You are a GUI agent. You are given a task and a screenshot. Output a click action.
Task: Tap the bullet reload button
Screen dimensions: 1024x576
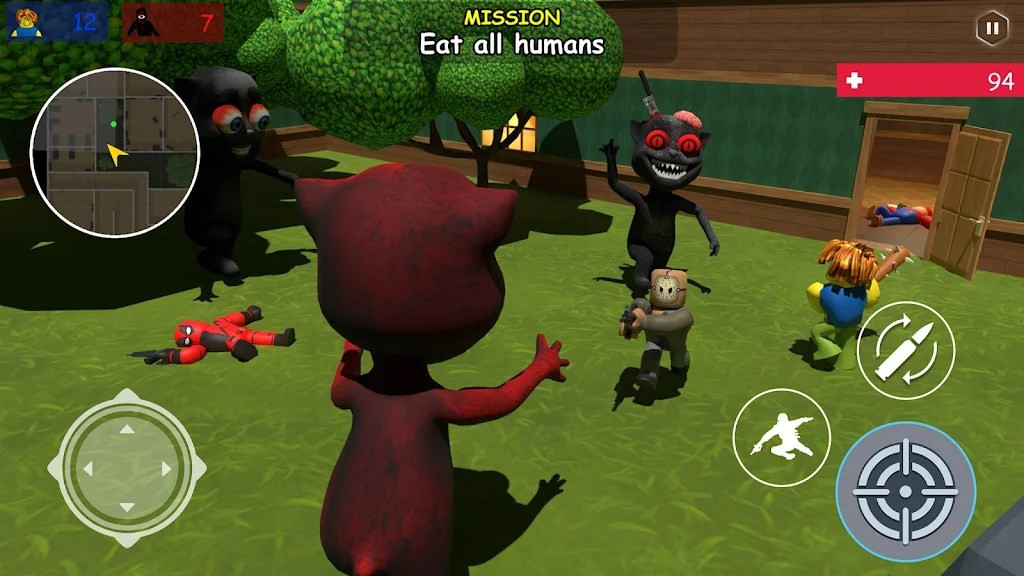[x=906, y=350]
